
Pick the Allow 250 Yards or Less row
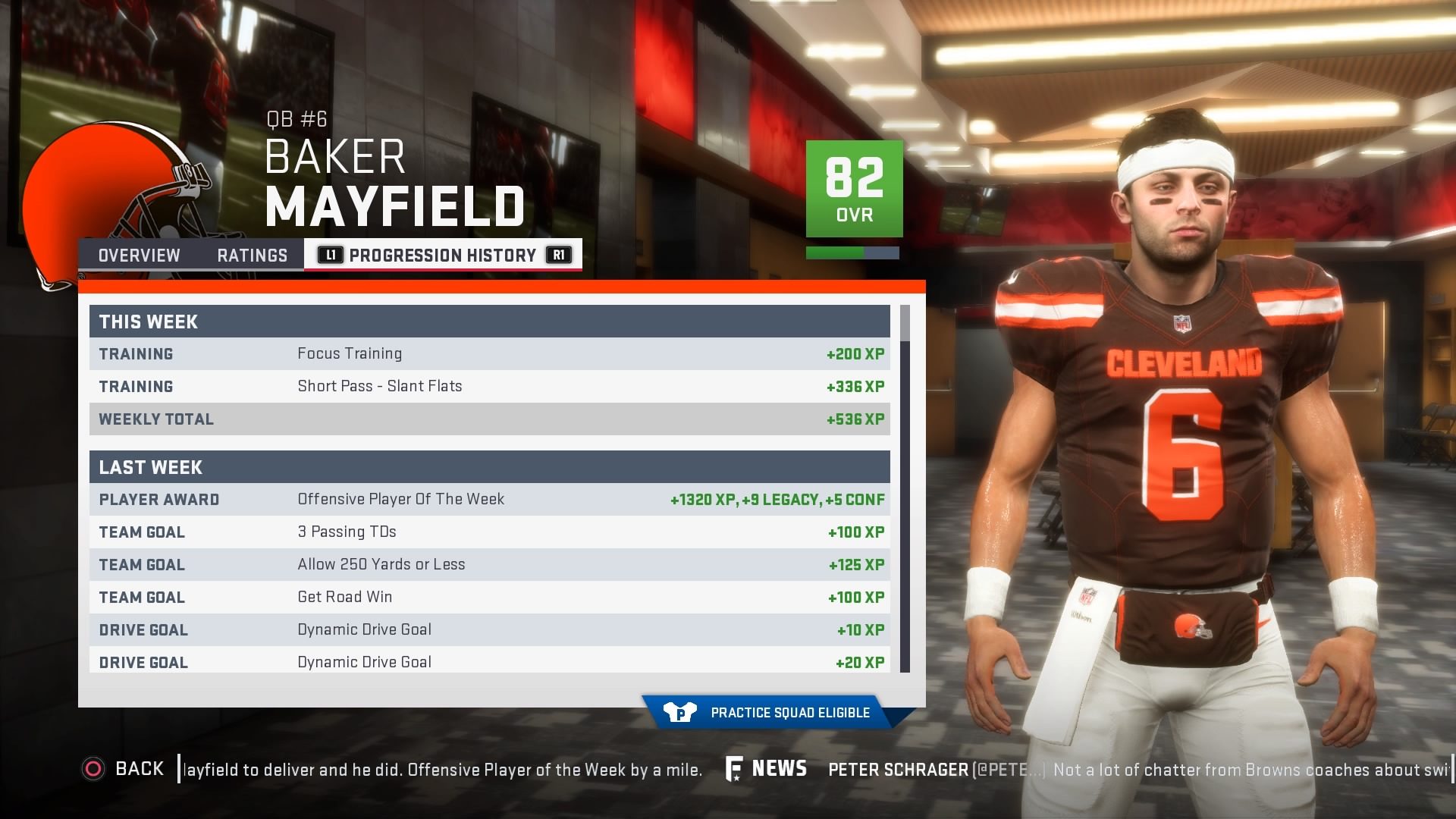490,565
